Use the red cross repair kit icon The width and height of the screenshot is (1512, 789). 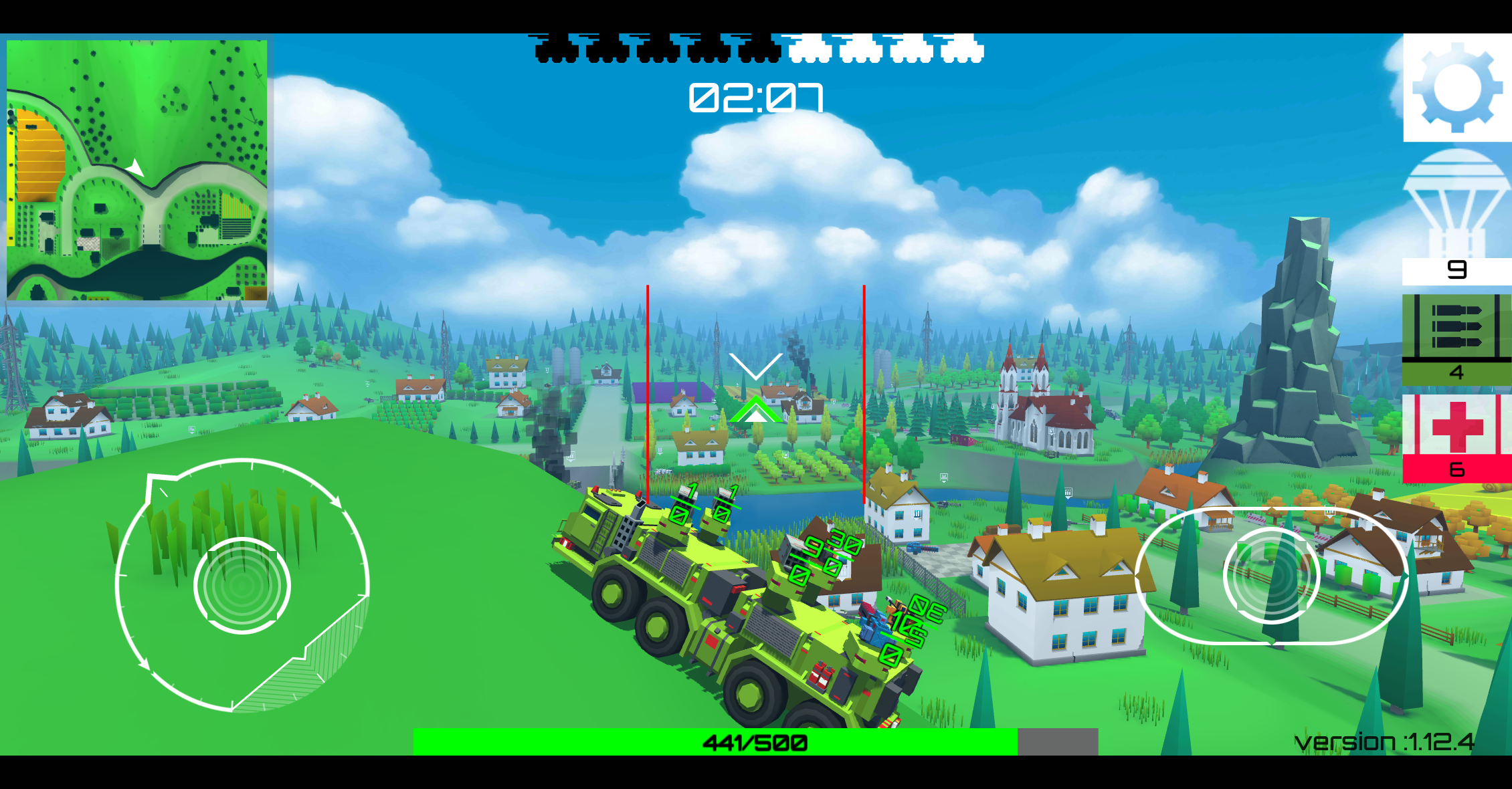click(x=1457, y=435)
